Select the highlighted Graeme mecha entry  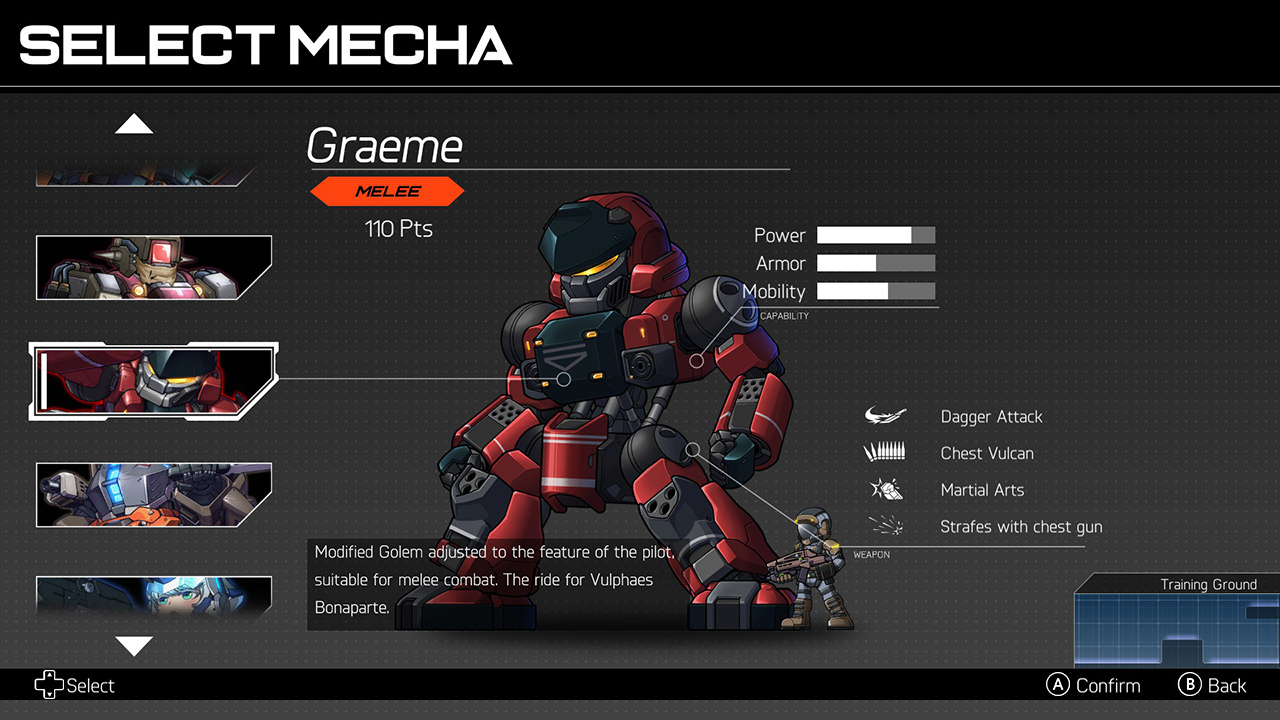[153, 380]
